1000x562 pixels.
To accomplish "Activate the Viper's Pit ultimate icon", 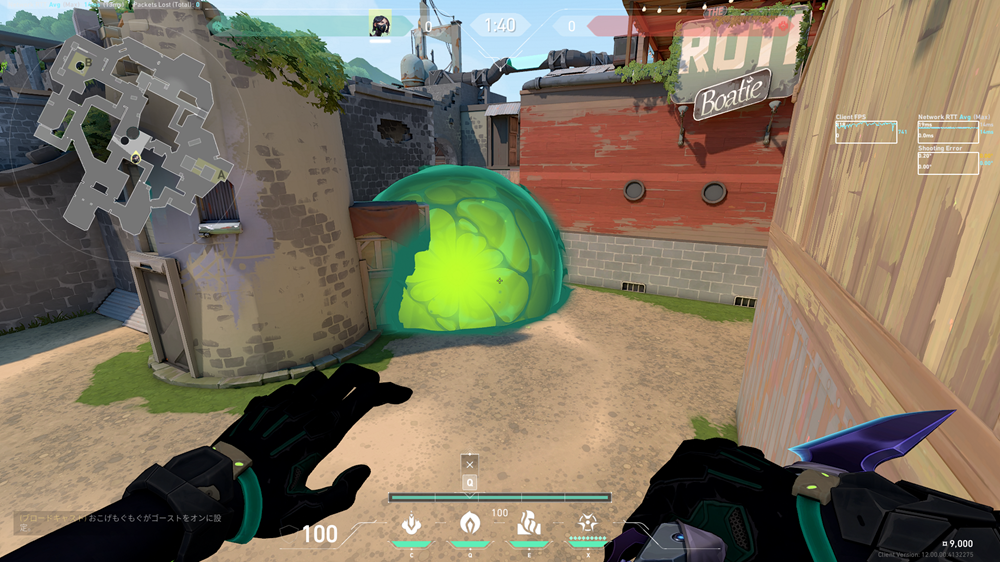I will pyautogui.click(x=587, y=523).
